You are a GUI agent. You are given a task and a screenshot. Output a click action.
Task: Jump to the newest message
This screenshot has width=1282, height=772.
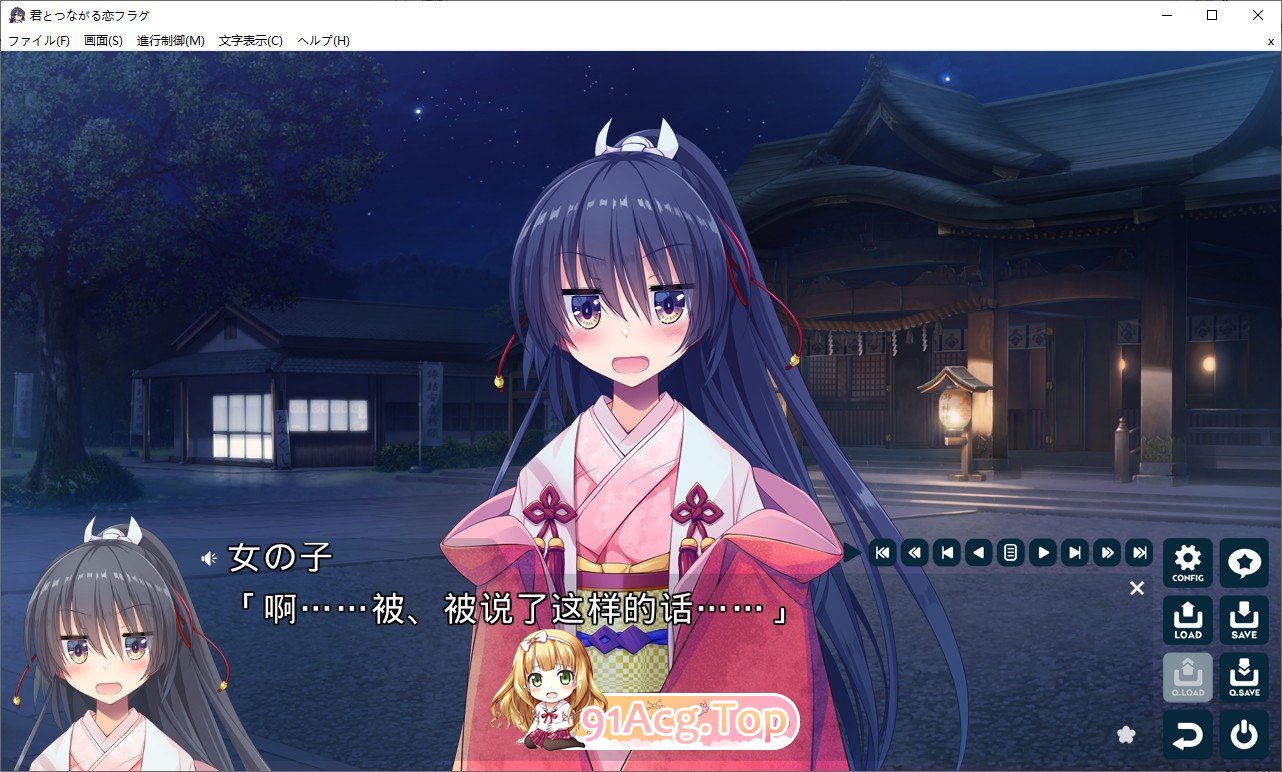pyautogui.click(x=1139, y=552)
